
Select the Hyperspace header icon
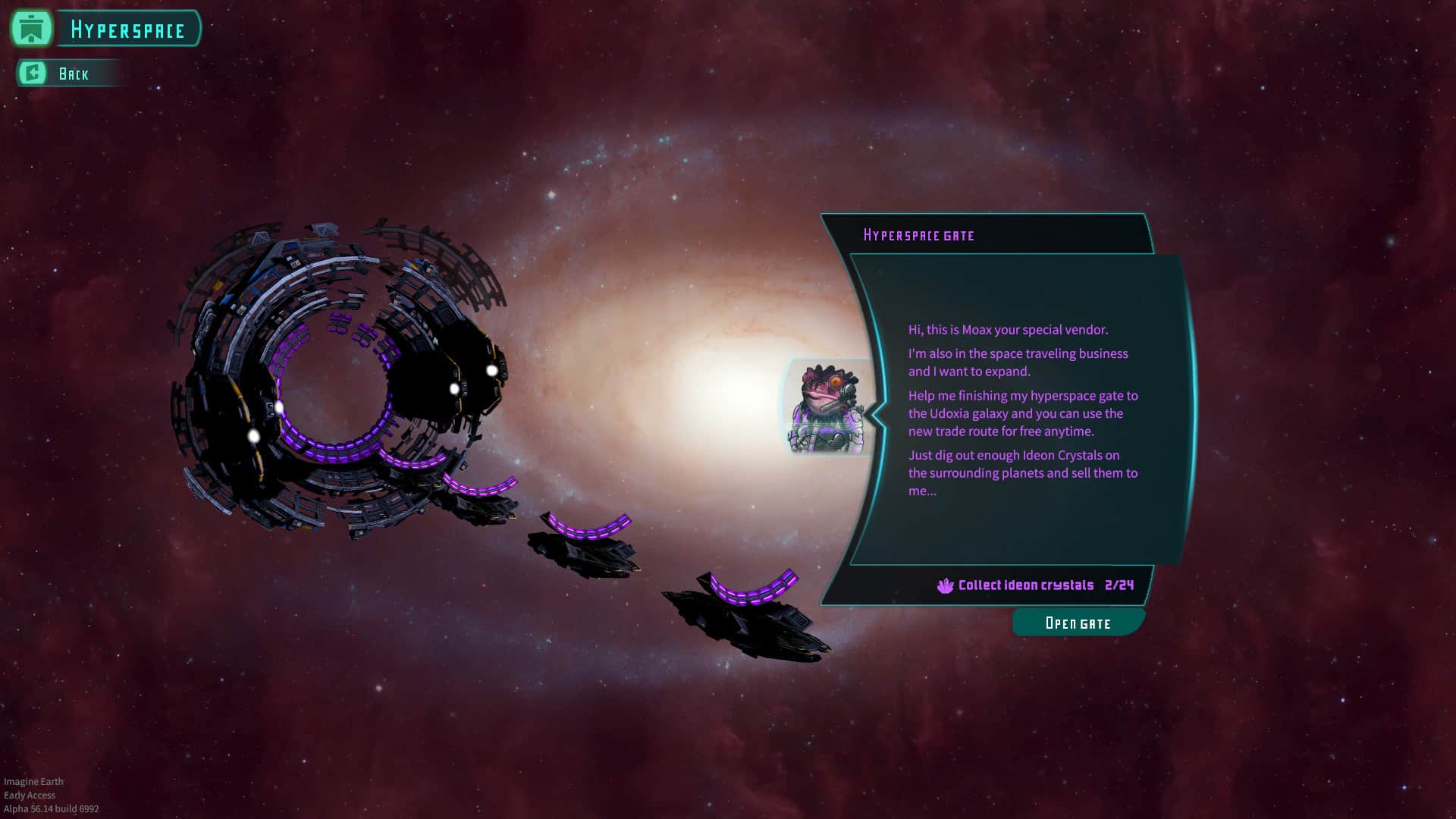(x=31, y=29)
